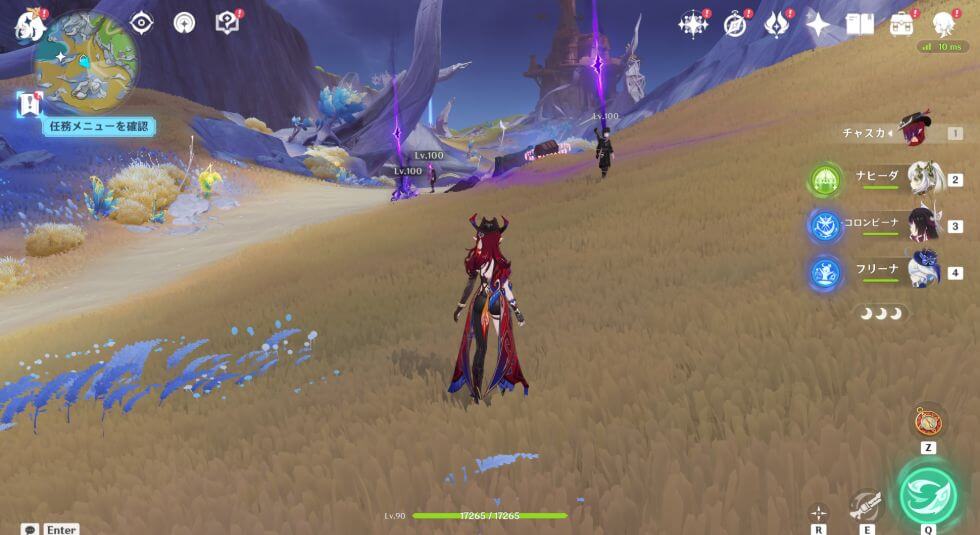Open the backpack inventory icon

tap(901, 25)
